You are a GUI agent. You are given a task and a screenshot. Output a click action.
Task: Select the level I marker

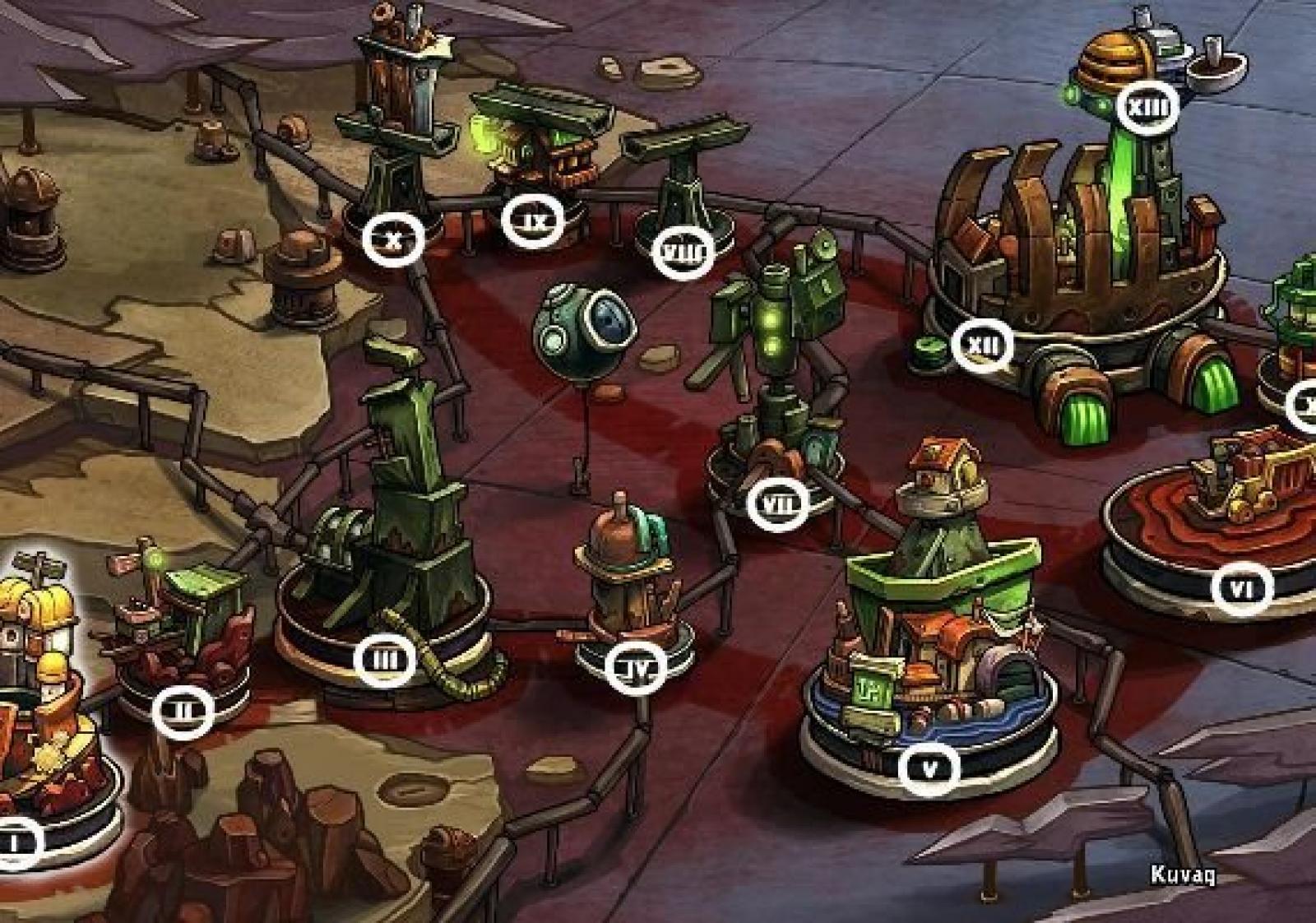coord(15,842)
